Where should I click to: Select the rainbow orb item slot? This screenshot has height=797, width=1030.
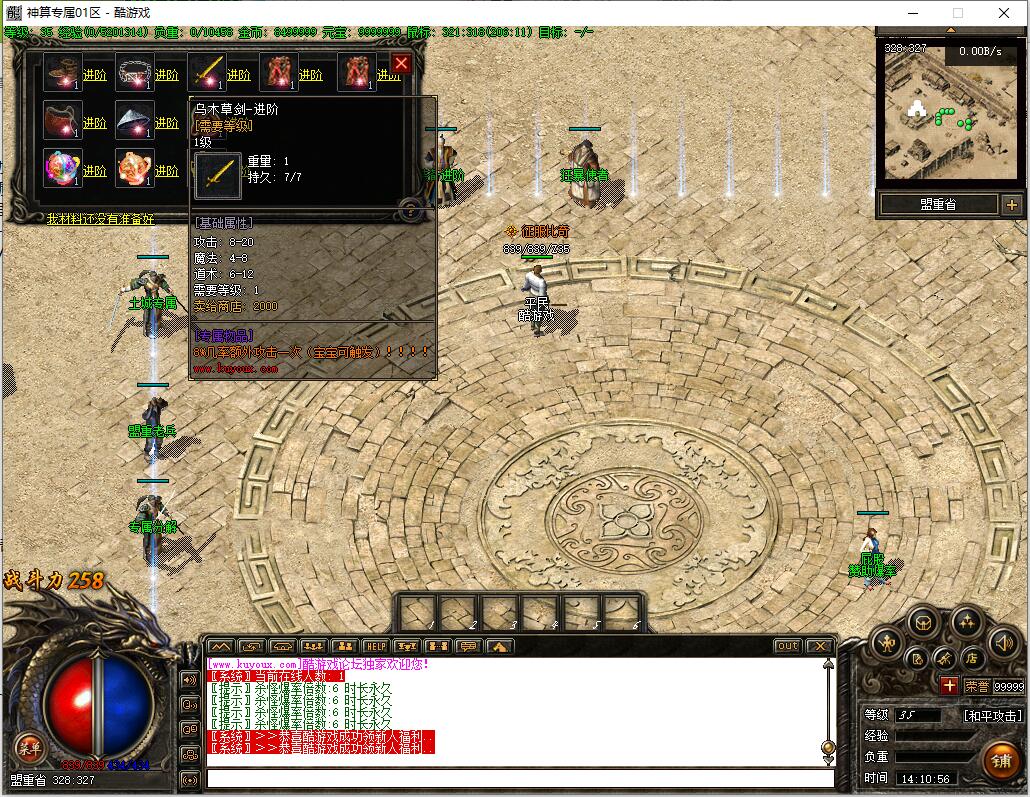(63, 168)
